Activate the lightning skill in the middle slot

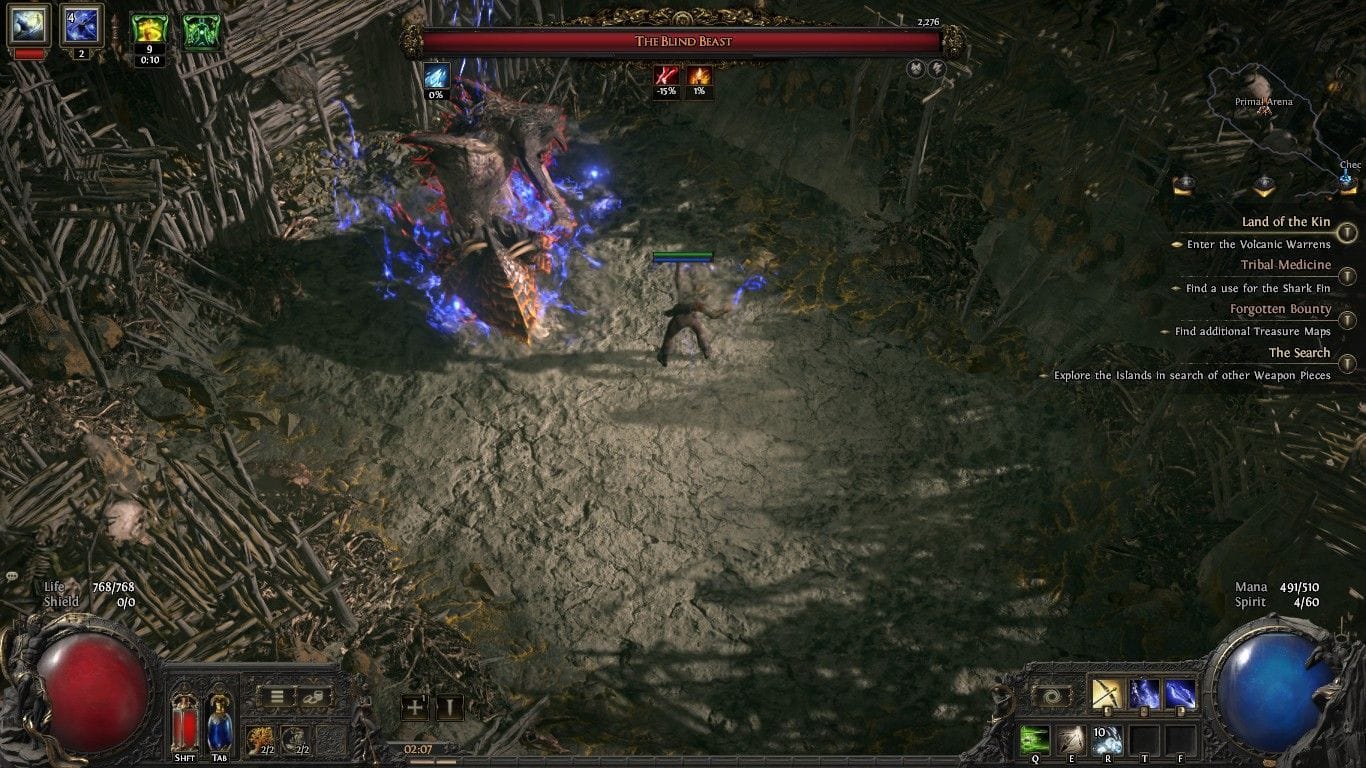click(1144, 692)
